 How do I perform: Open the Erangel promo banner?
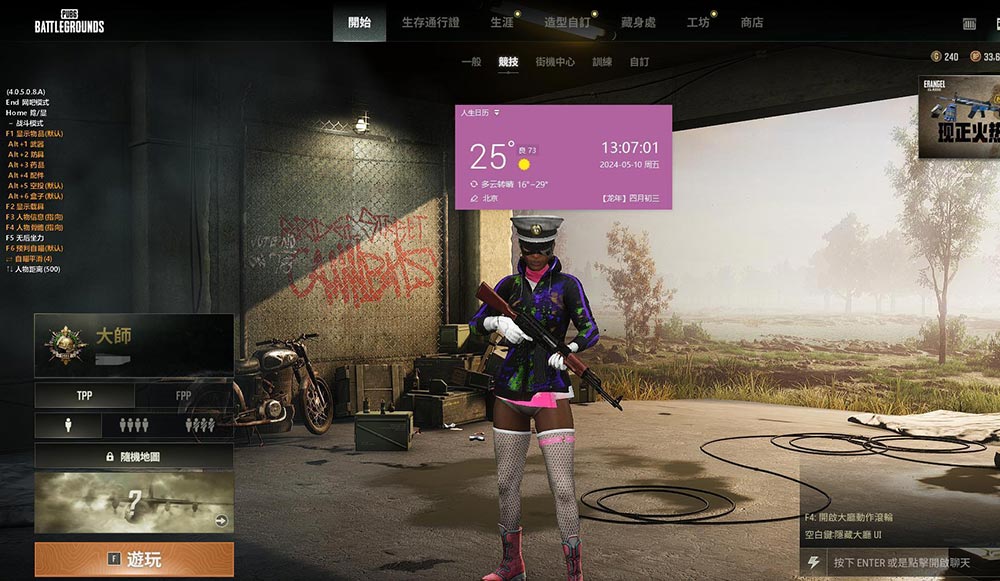click(959, 117)
